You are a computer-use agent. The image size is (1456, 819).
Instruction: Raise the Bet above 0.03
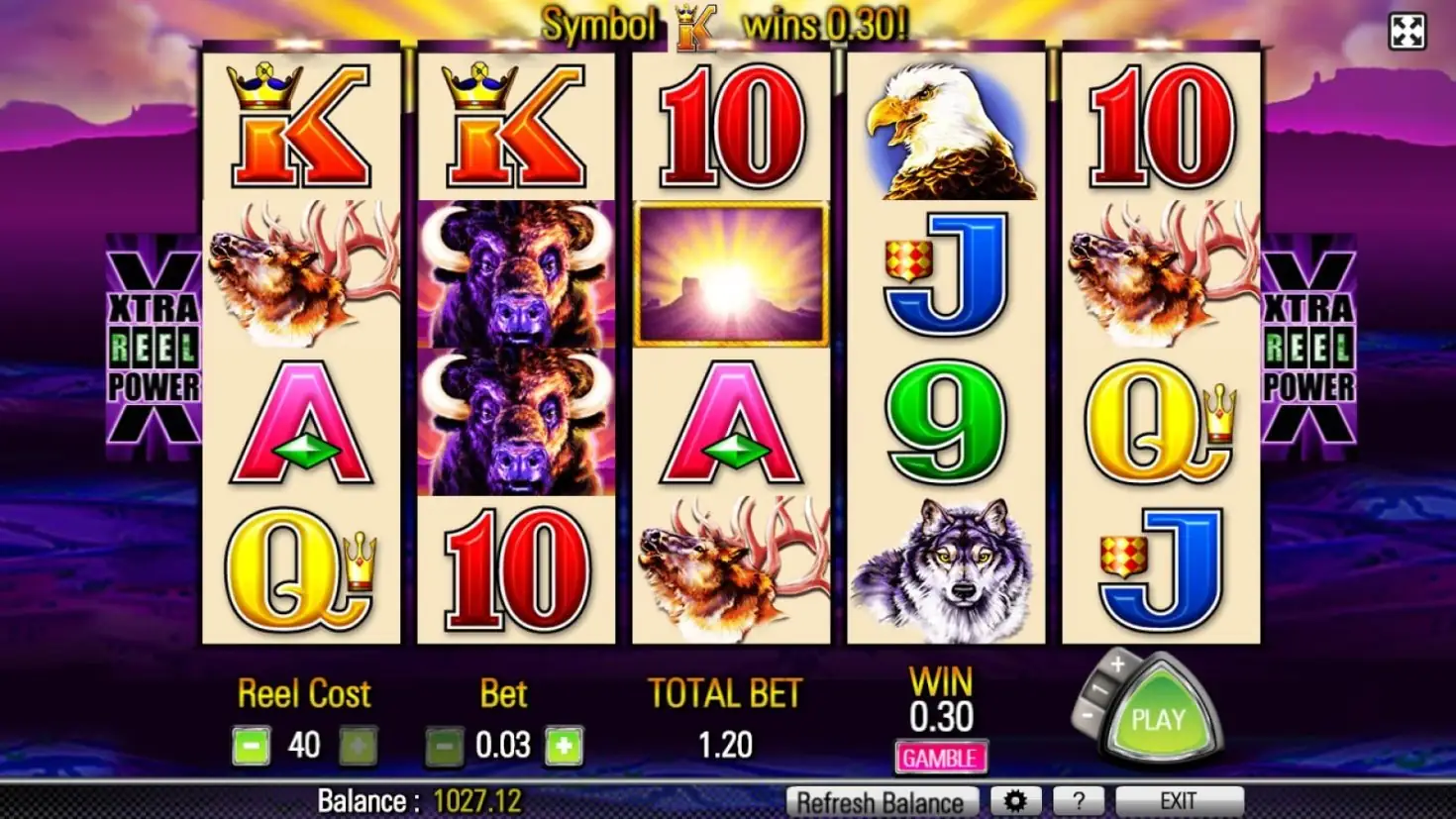coord(562,745)
